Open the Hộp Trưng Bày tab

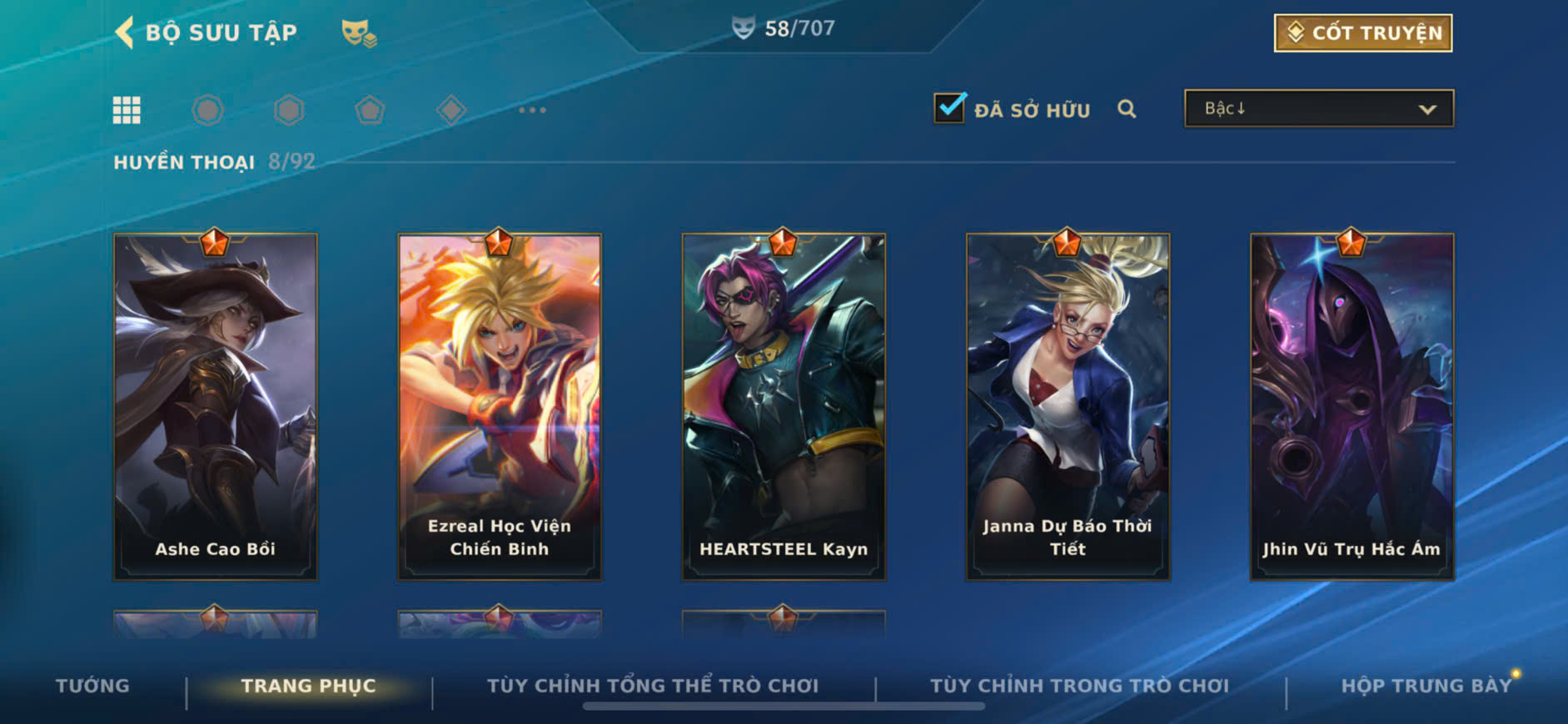pos(1426,686)
